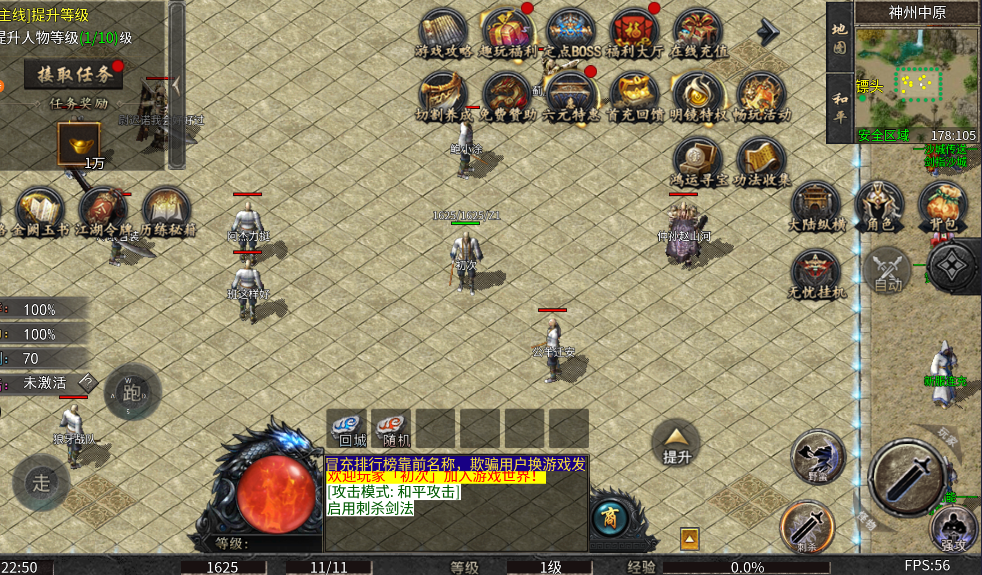Start 无忧挂机 idle mode
Viewport: 982px width, 575px height.
click(817, 273)
